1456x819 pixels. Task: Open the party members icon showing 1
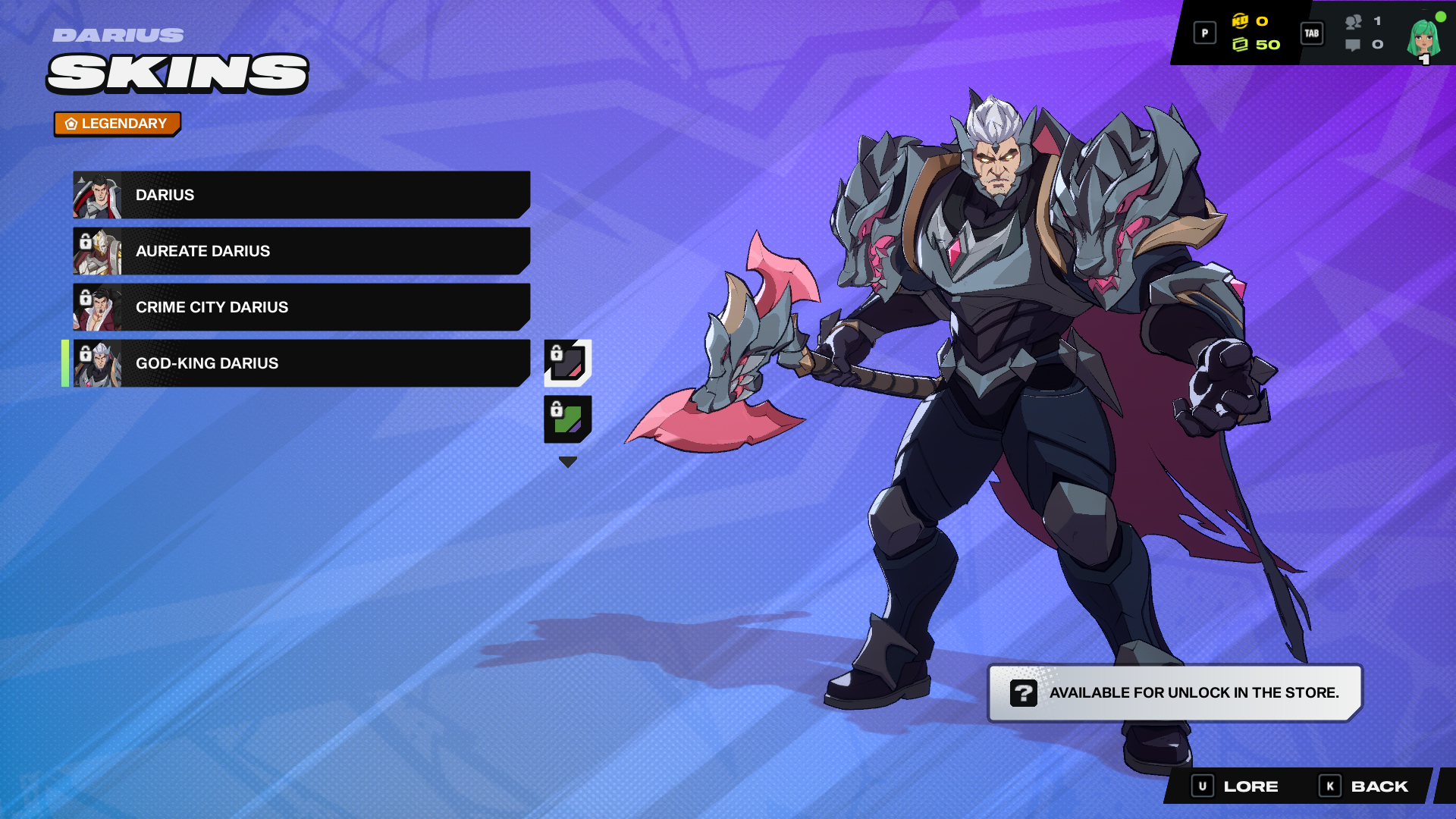coord(1354,24)
